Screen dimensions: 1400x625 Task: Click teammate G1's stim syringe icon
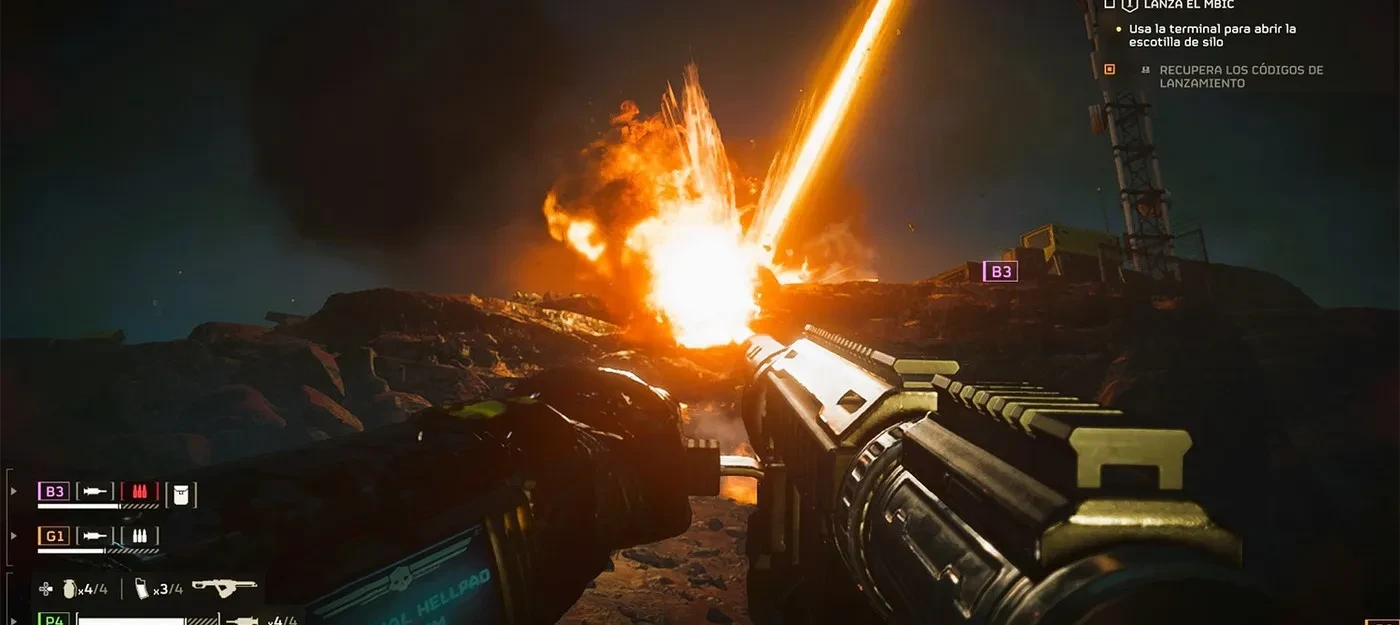point(96,536)
